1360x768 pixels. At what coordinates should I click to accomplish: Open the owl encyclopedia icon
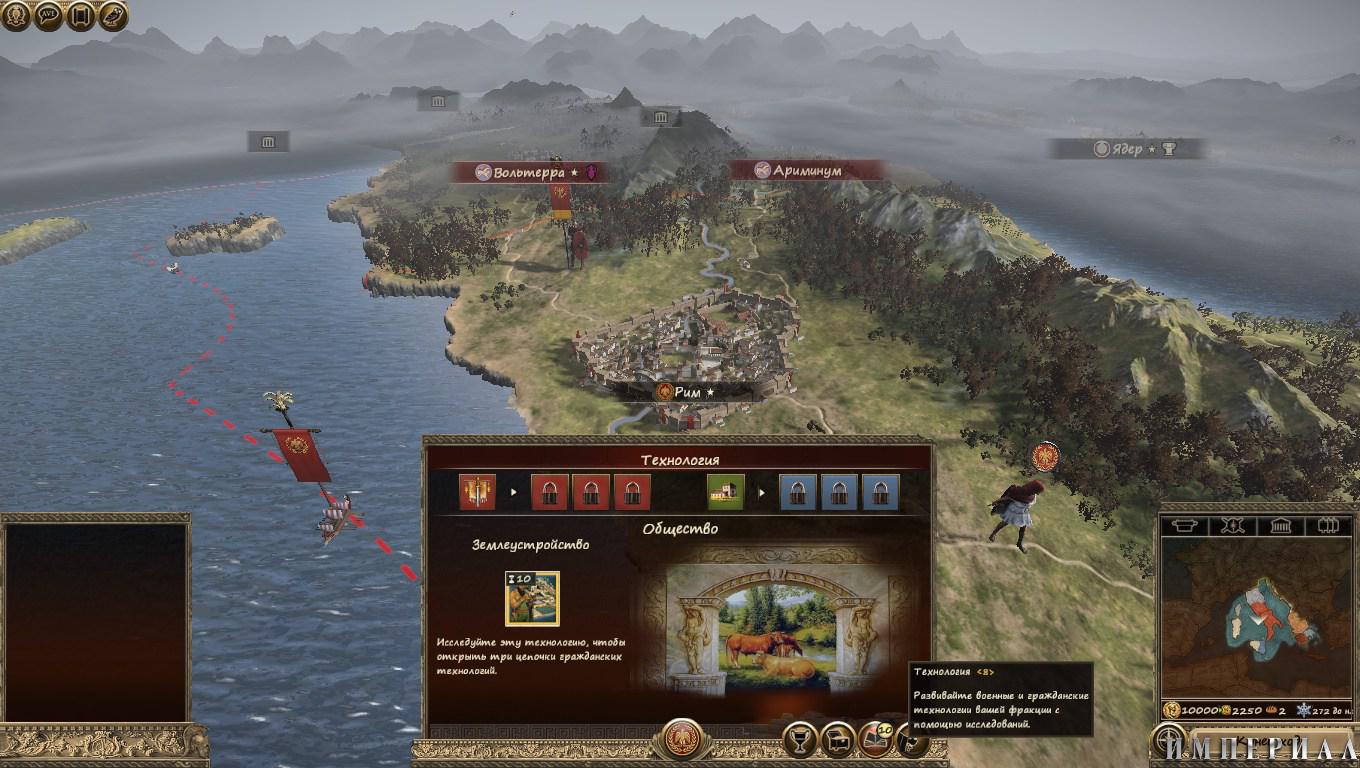point(112,15)
